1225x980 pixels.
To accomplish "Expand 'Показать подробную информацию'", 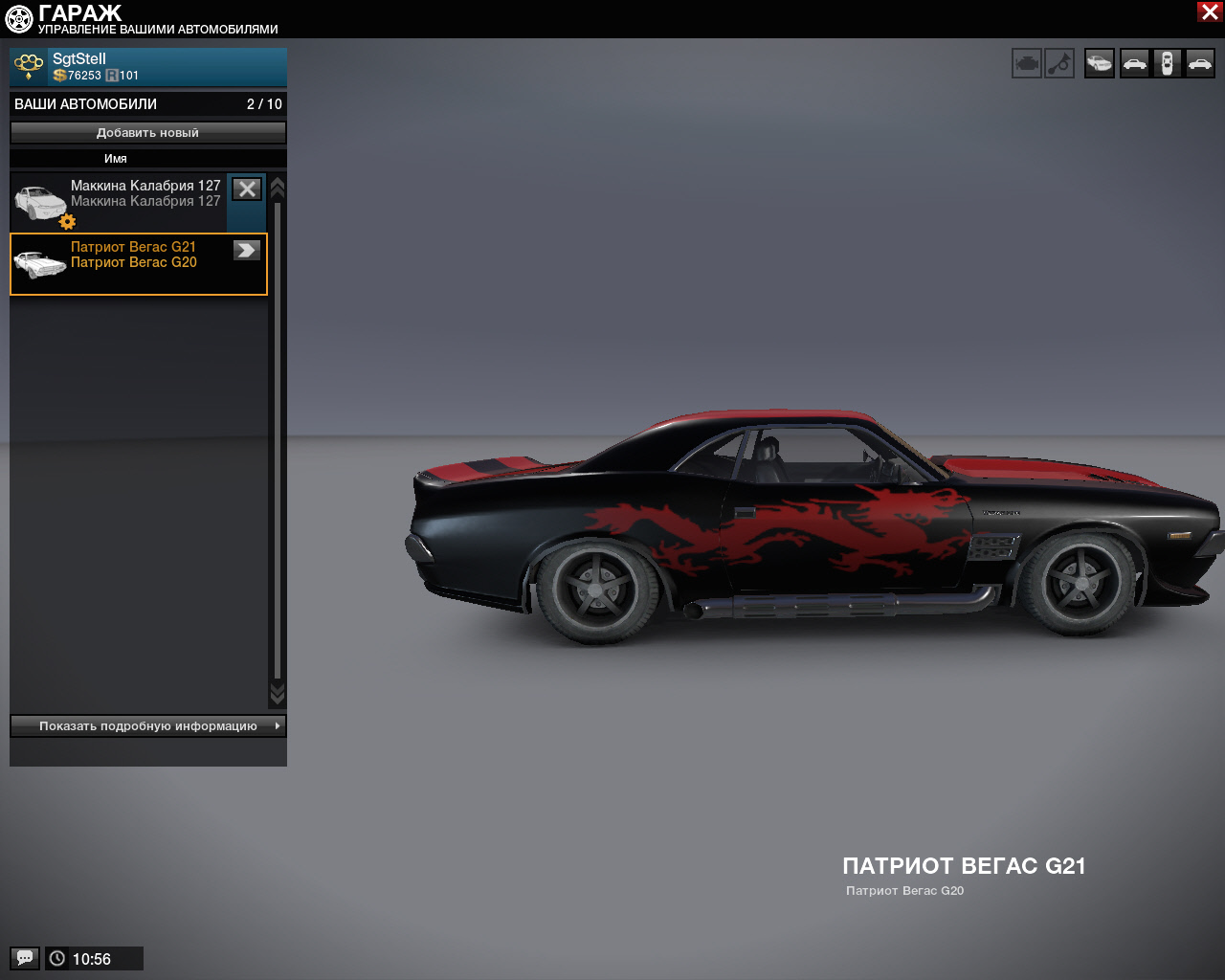I will click(x=148, y=726).
